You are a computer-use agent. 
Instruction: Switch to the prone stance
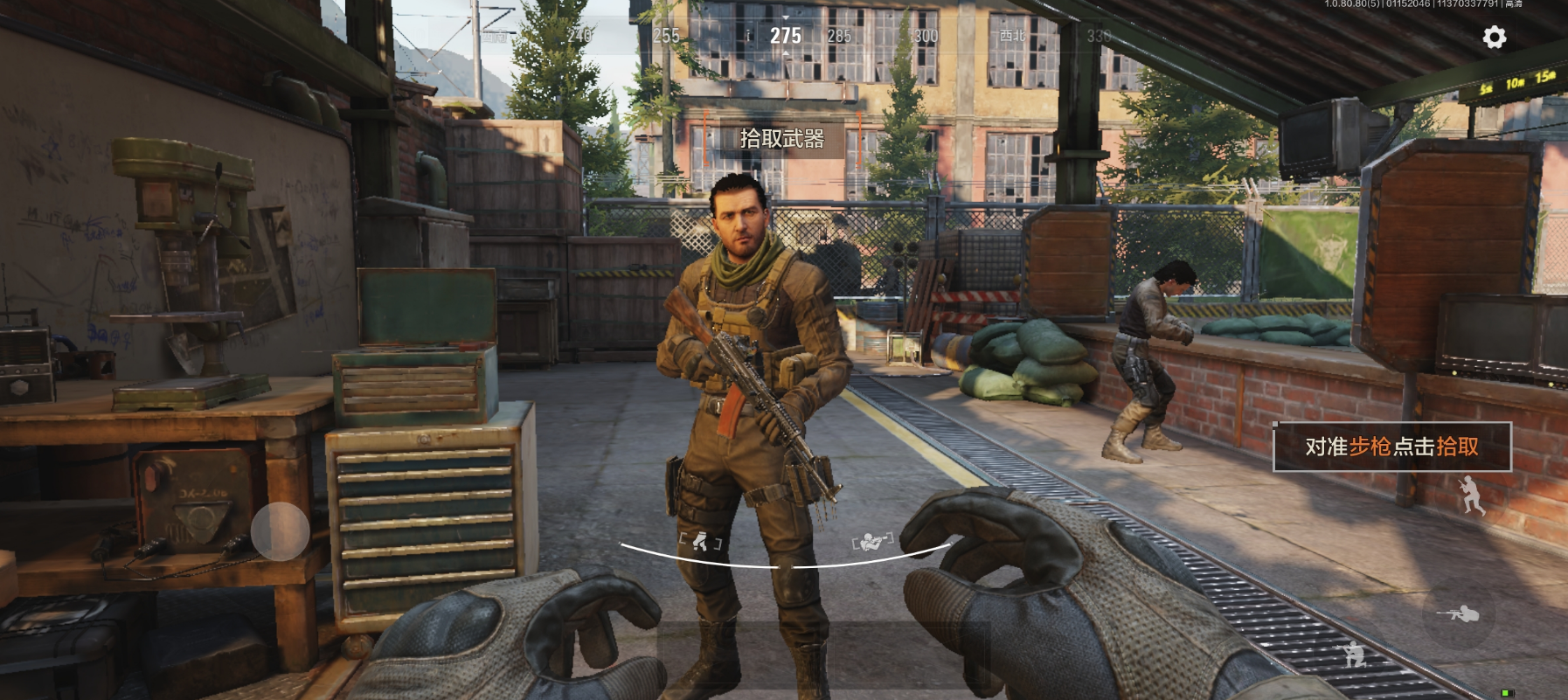point(1458,615)
